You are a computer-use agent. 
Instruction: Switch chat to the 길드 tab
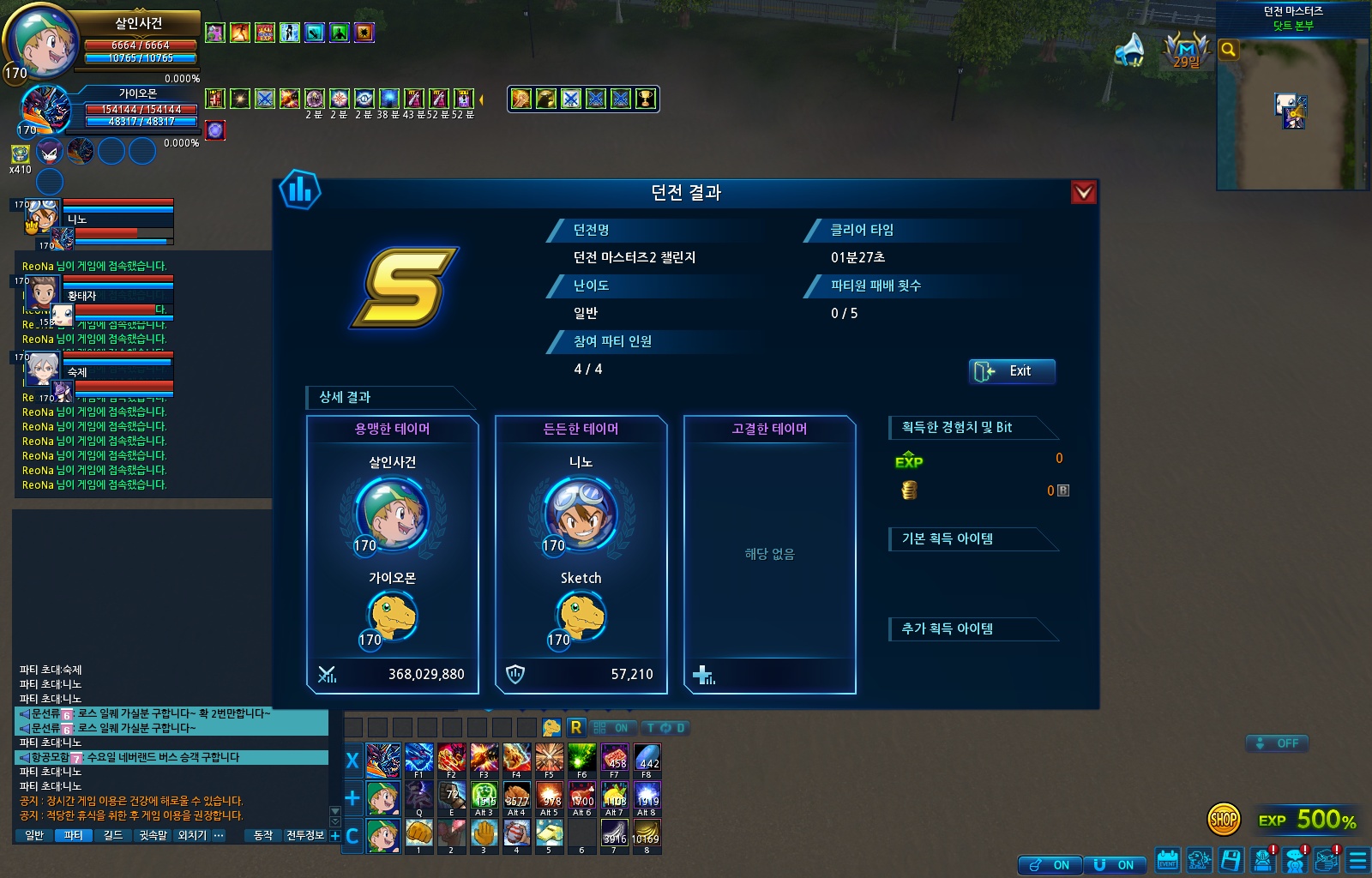click(113, 835)
